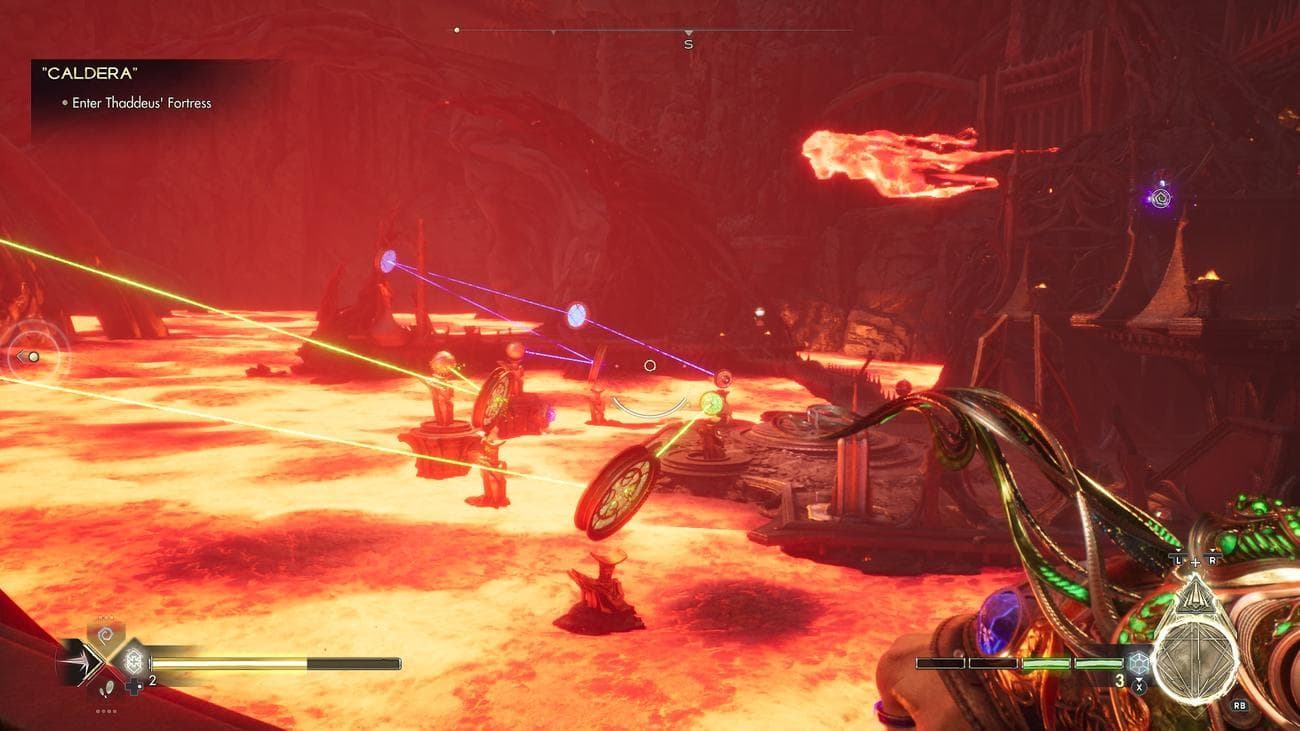Click the hexagonal ammo icon left of the sigil emblem
The width and height of the screenshot is (1300, 731).
(1138, 663)
